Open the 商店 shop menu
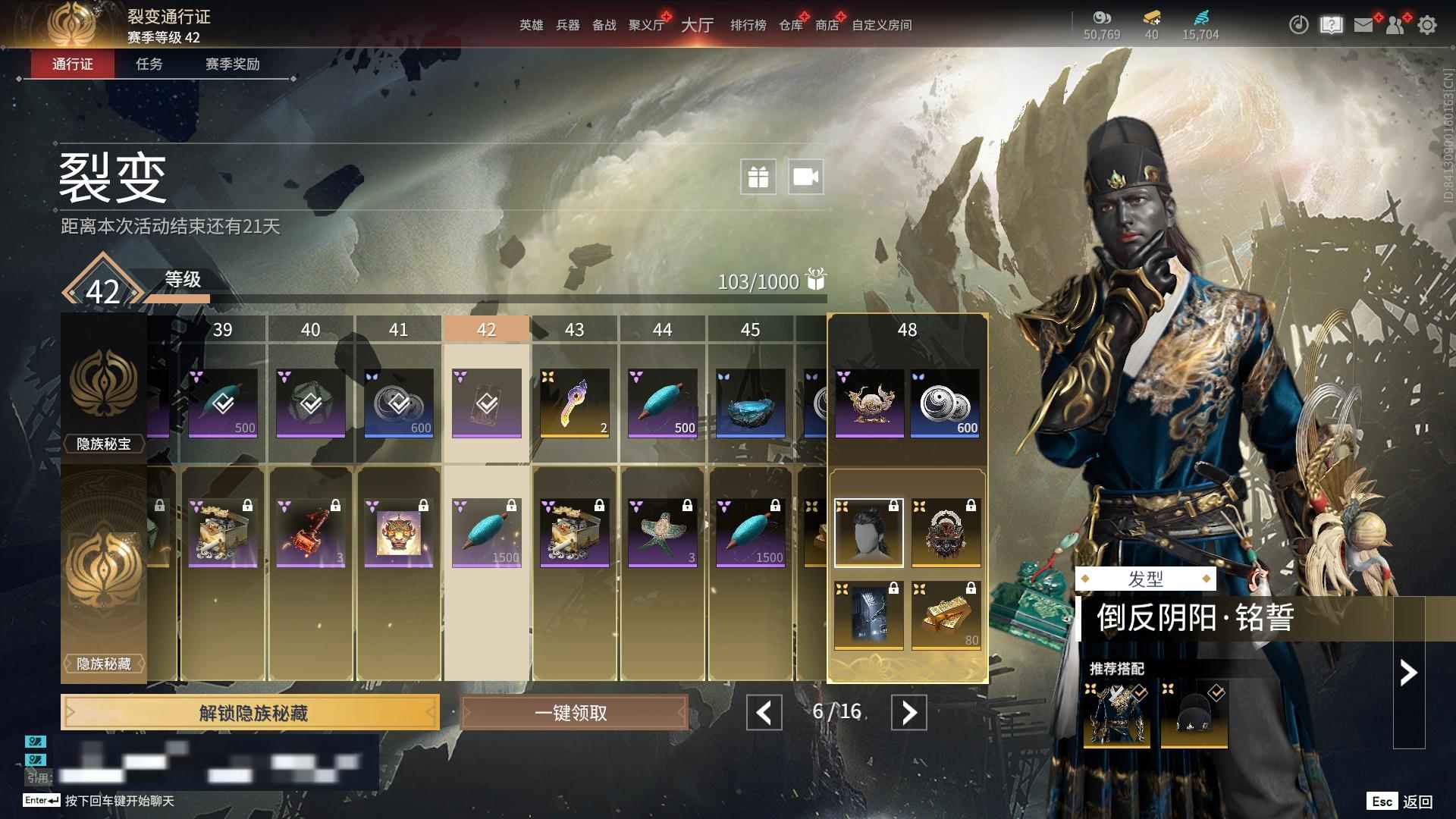The image size is (1456, 819). pyautogui.click(x=827, y=25)
